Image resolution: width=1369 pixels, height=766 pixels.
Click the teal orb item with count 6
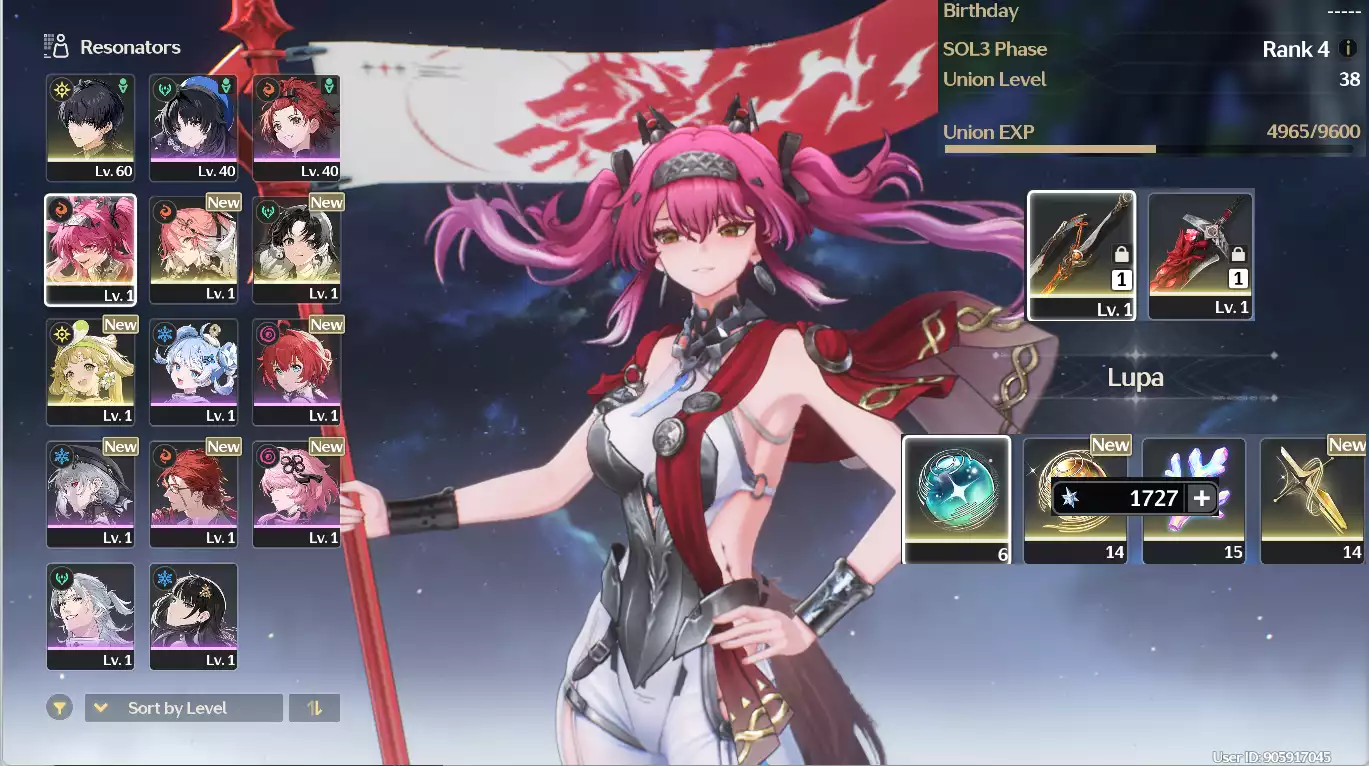point(956,499)
